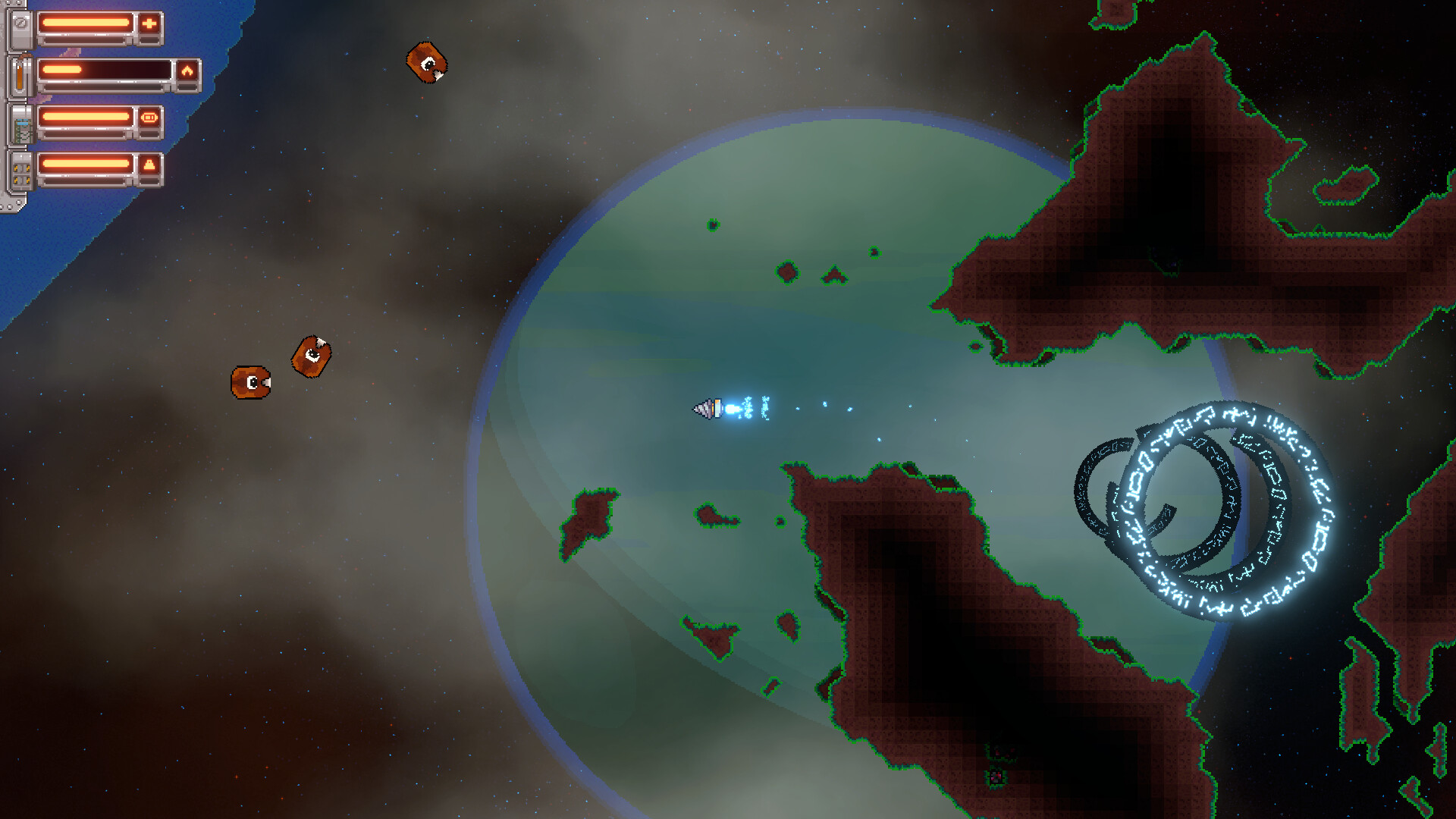Select the cargo weight icon
This screenshot has width=1456, height=819.
(149, 165)
